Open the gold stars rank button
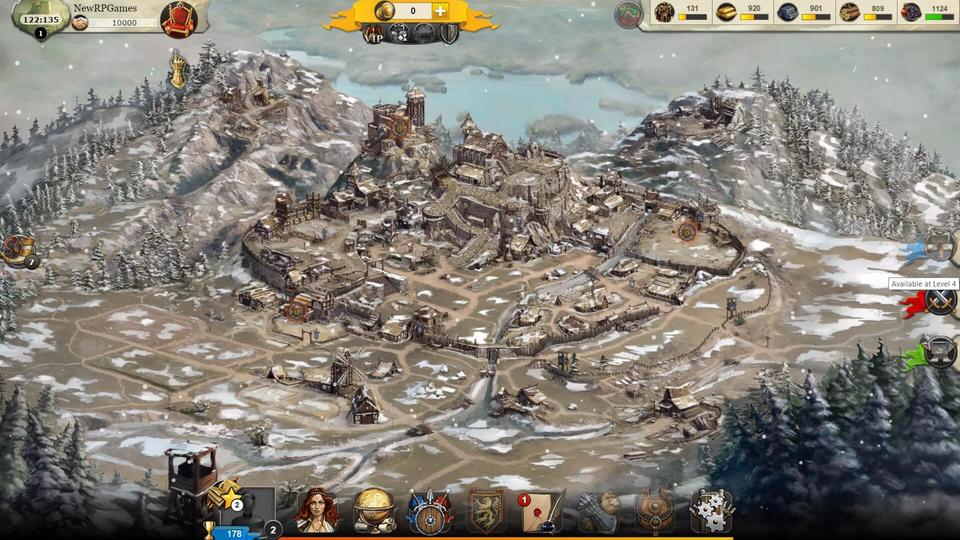This screenshot has height=540, width=960. click(224, 496)
